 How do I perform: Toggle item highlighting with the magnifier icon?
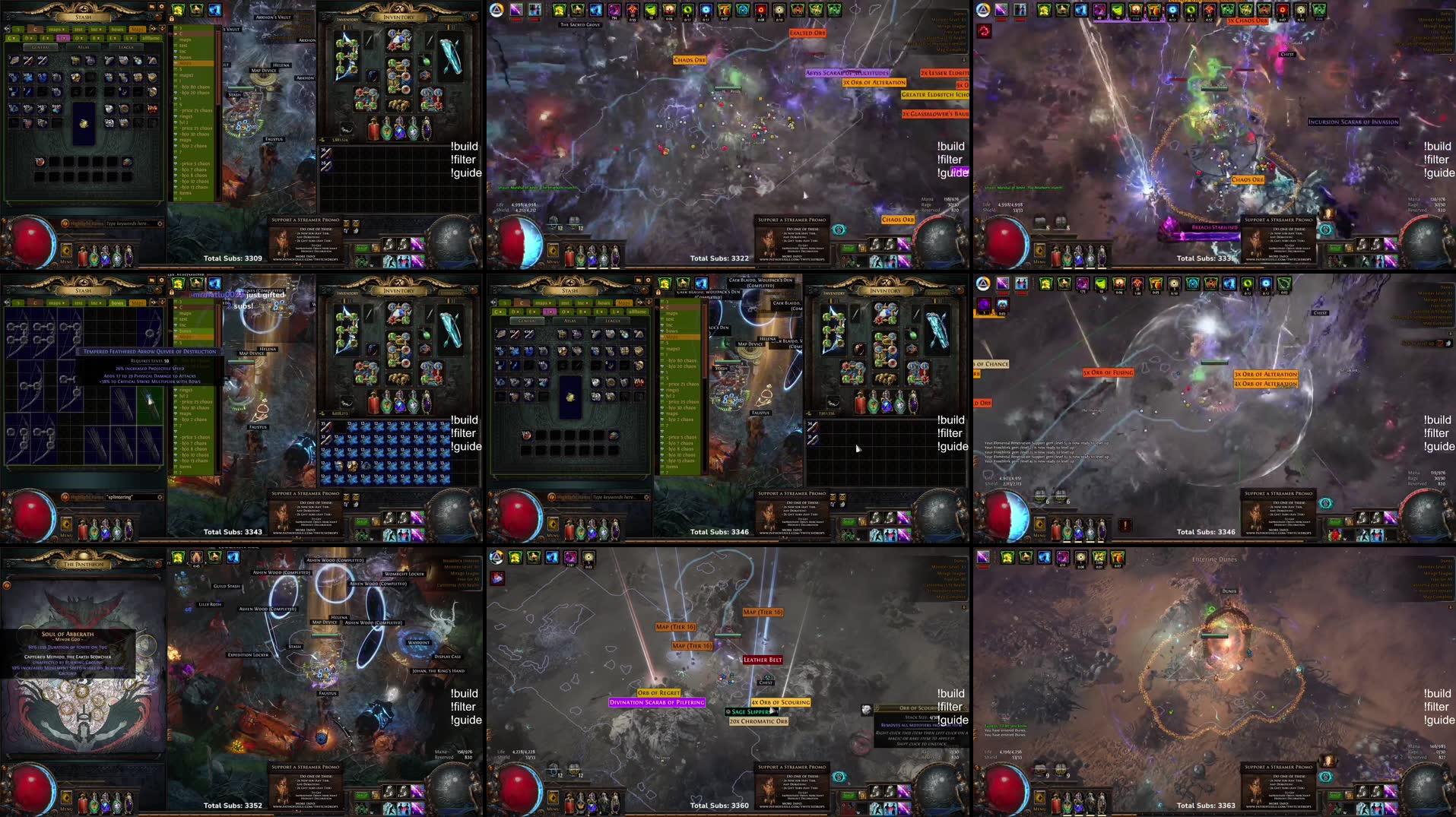(x=65, y=223)
